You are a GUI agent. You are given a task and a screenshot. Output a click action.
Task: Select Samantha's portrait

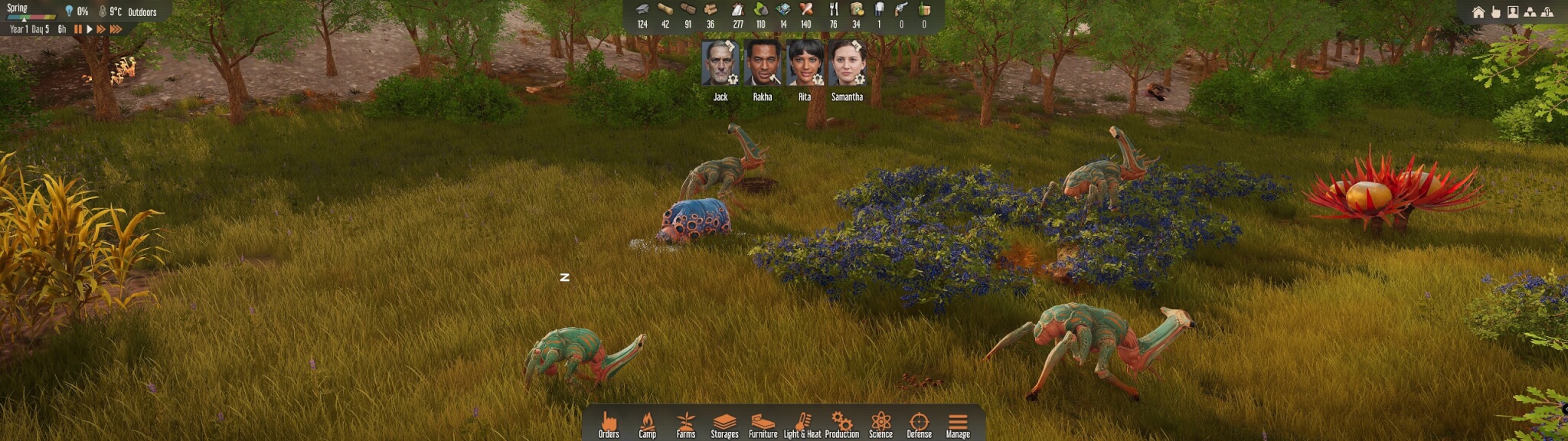click(x=847, y=64)
